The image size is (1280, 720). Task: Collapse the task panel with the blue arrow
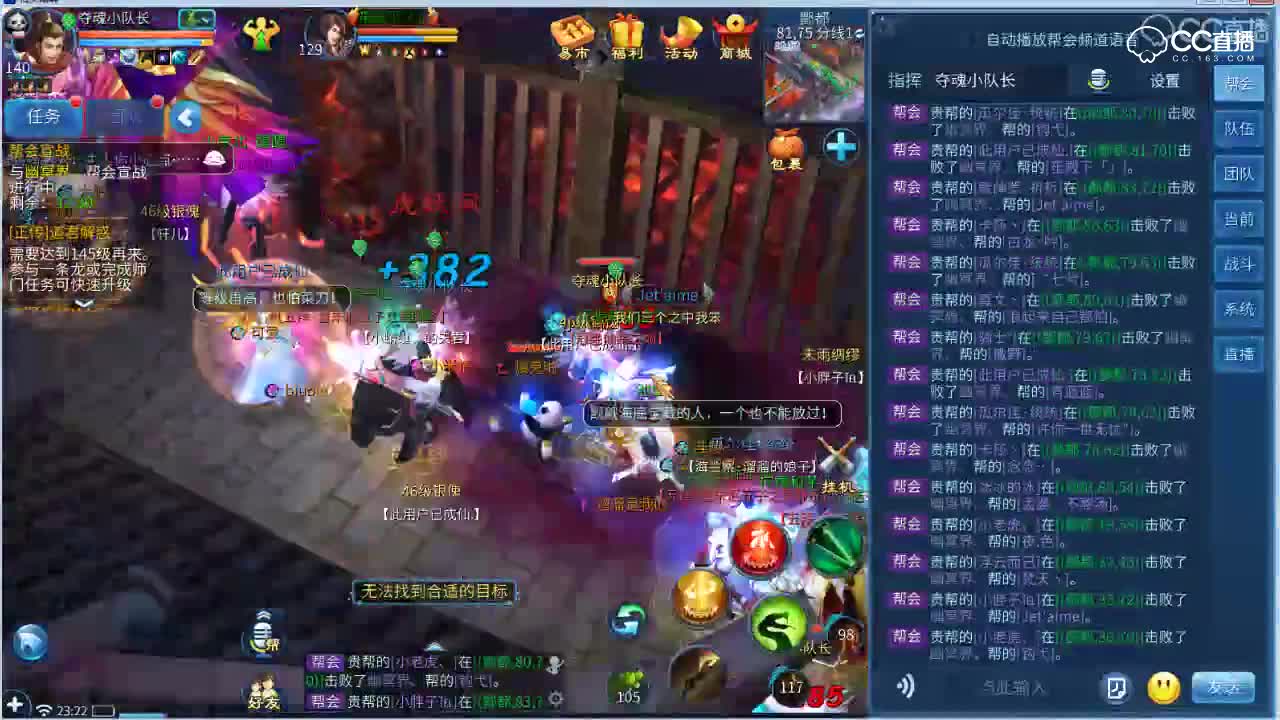point(187,117)
